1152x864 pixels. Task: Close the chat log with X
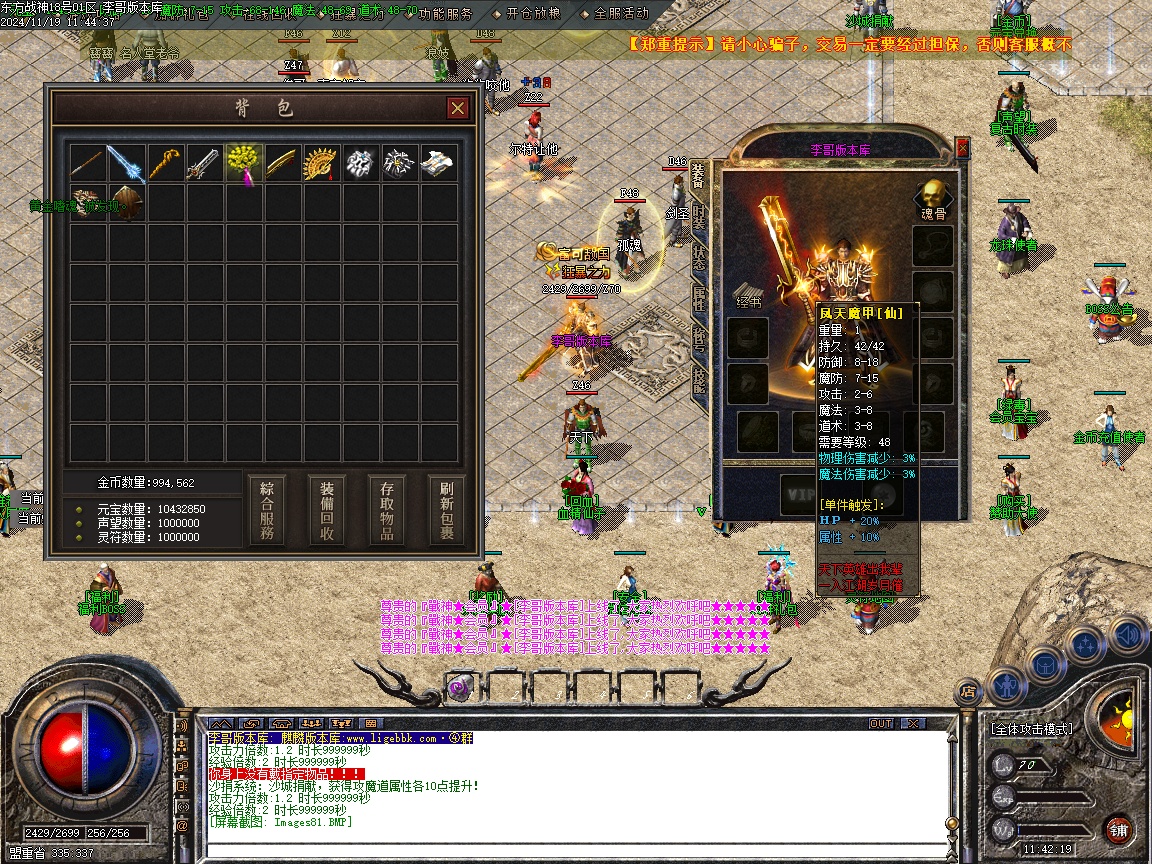(912, 723)
